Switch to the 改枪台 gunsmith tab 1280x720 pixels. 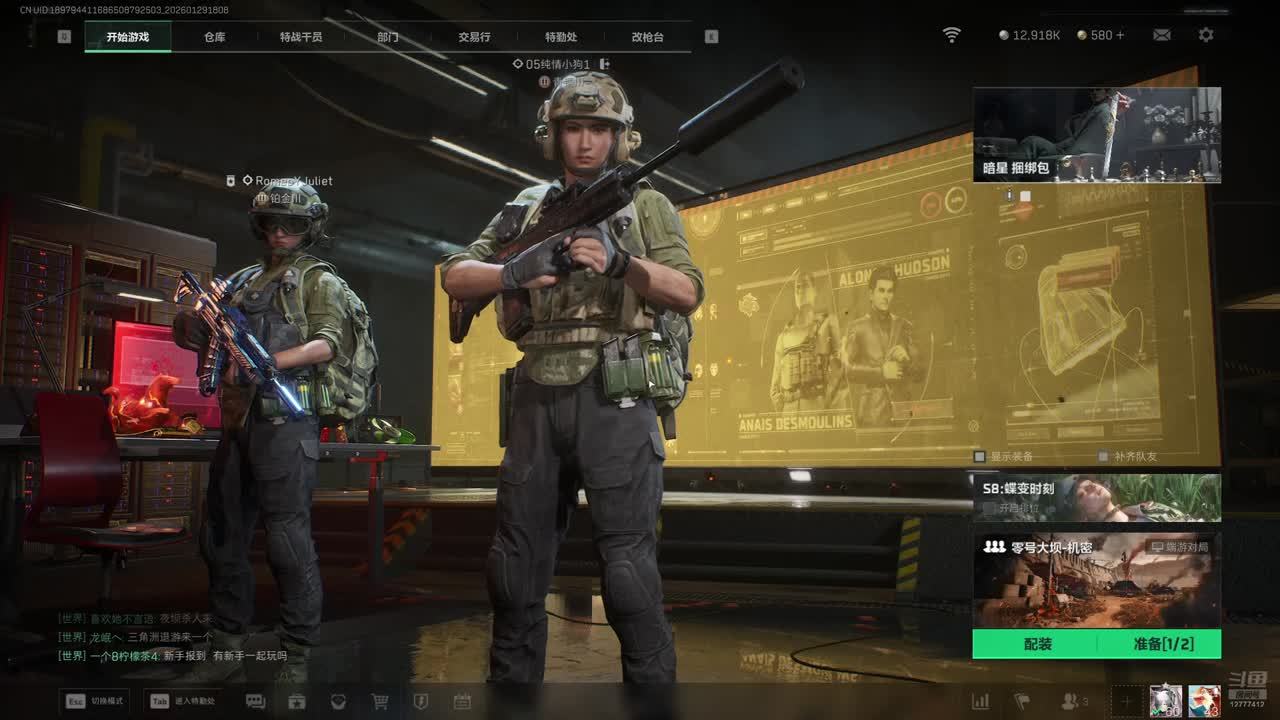[647, 37]
